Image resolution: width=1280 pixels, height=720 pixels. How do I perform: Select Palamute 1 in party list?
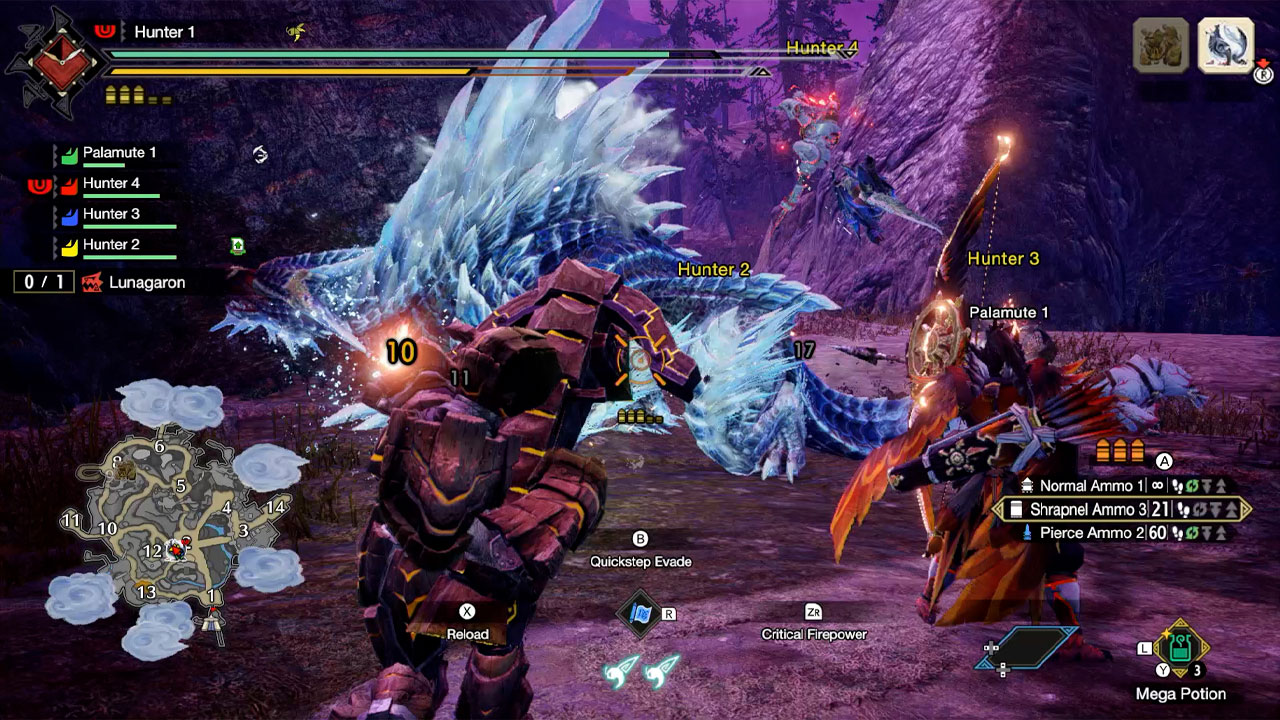pyautogui.click(x=119, y=153)
